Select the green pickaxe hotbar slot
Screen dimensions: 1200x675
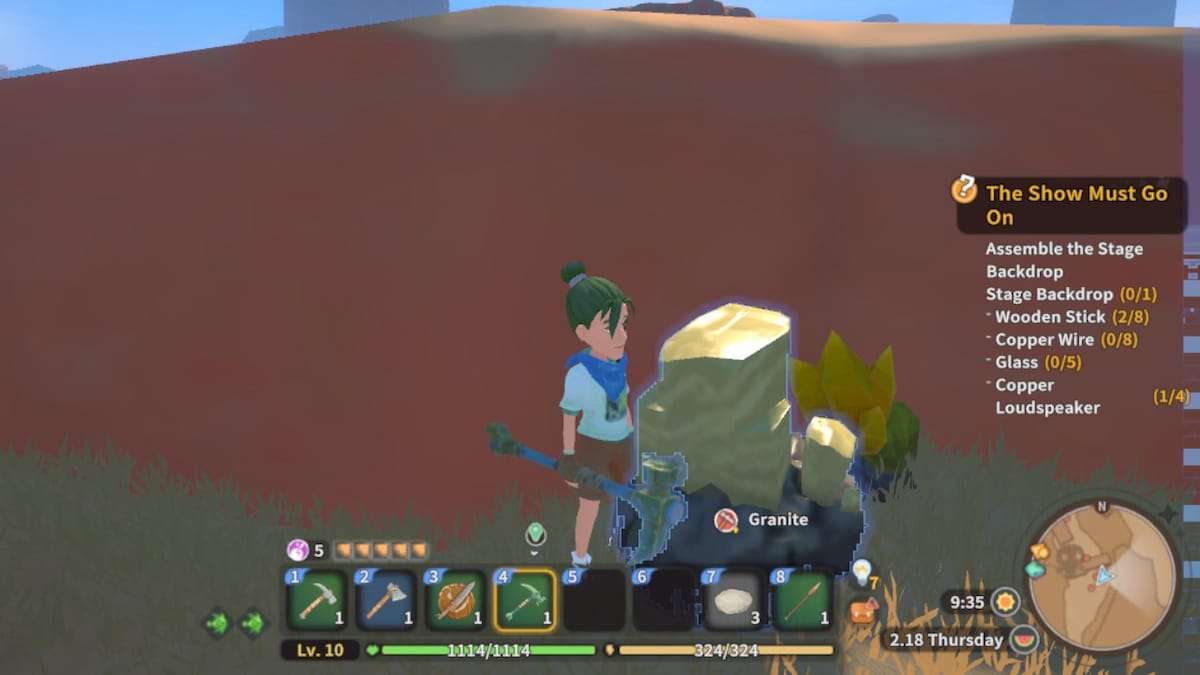pyautogui.click(x=525, y=600)
